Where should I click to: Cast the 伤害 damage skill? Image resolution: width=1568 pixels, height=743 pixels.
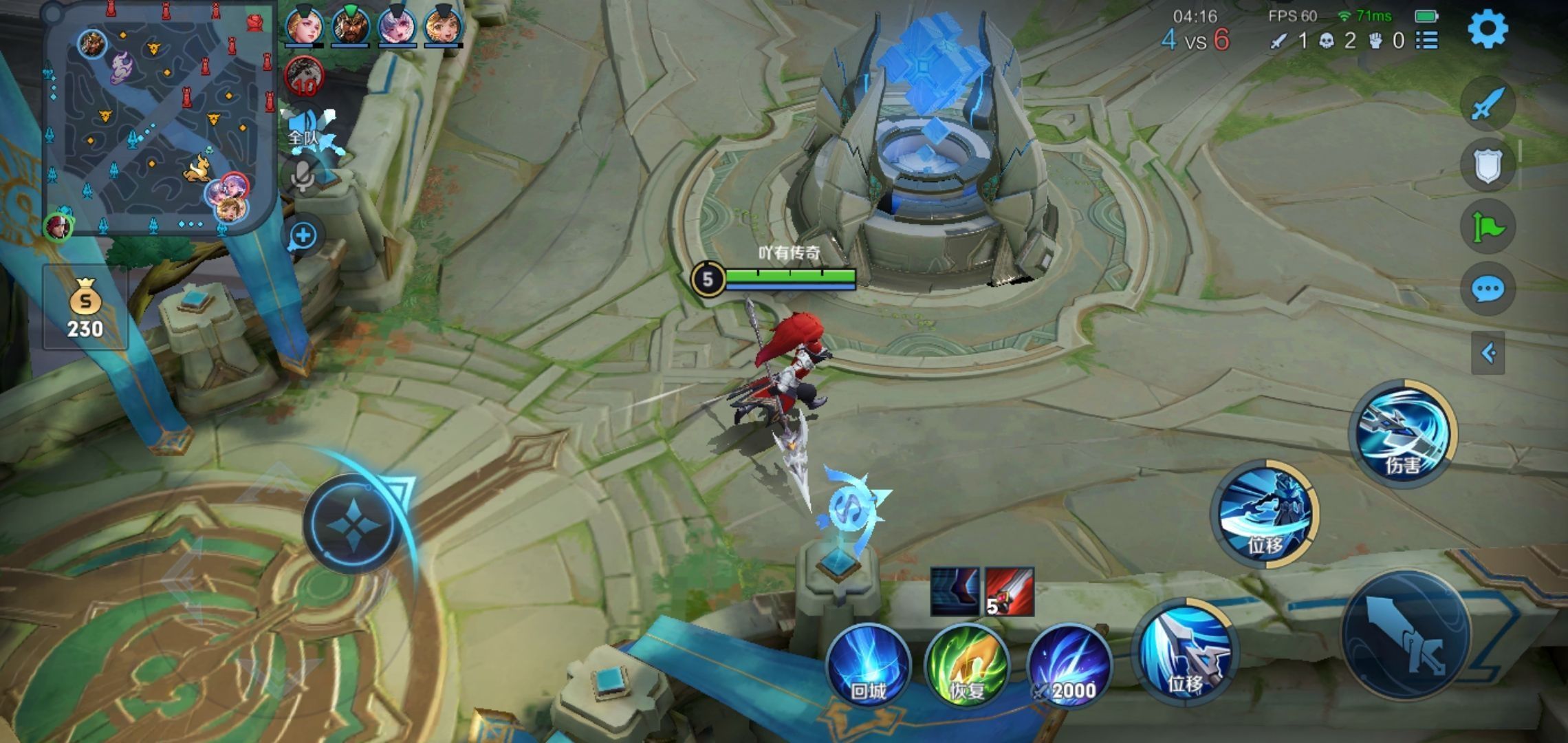1403,433
